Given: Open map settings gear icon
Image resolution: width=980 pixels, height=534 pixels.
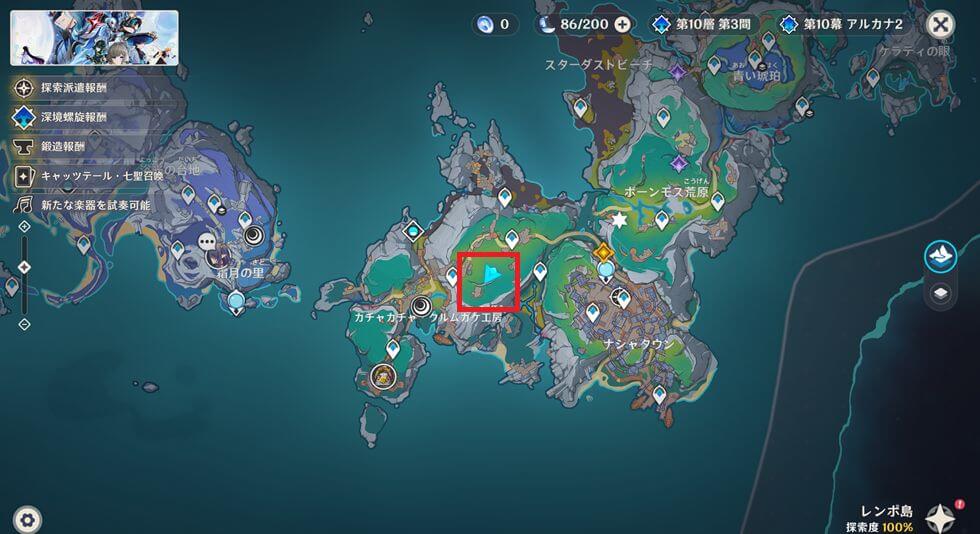Looking at the screenshot, I should (x=28, y=519).
